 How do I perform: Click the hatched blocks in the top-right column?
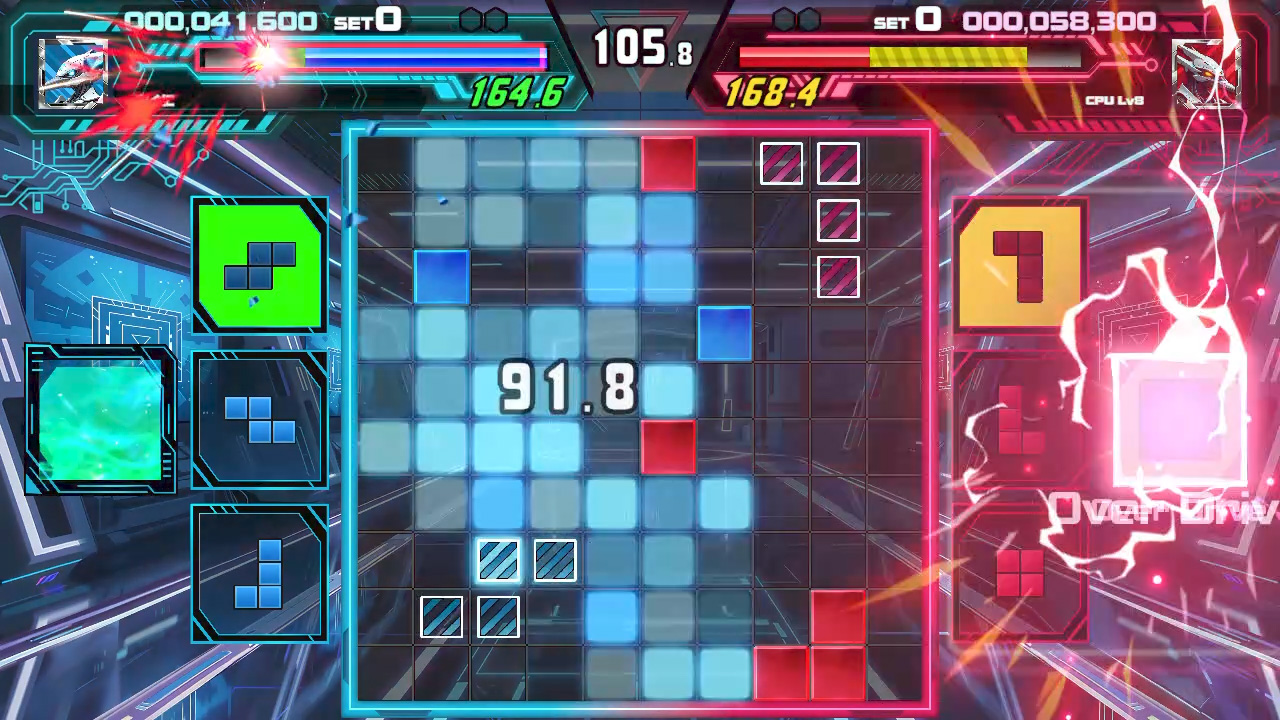pyautogui.click(x=838, y=222)
